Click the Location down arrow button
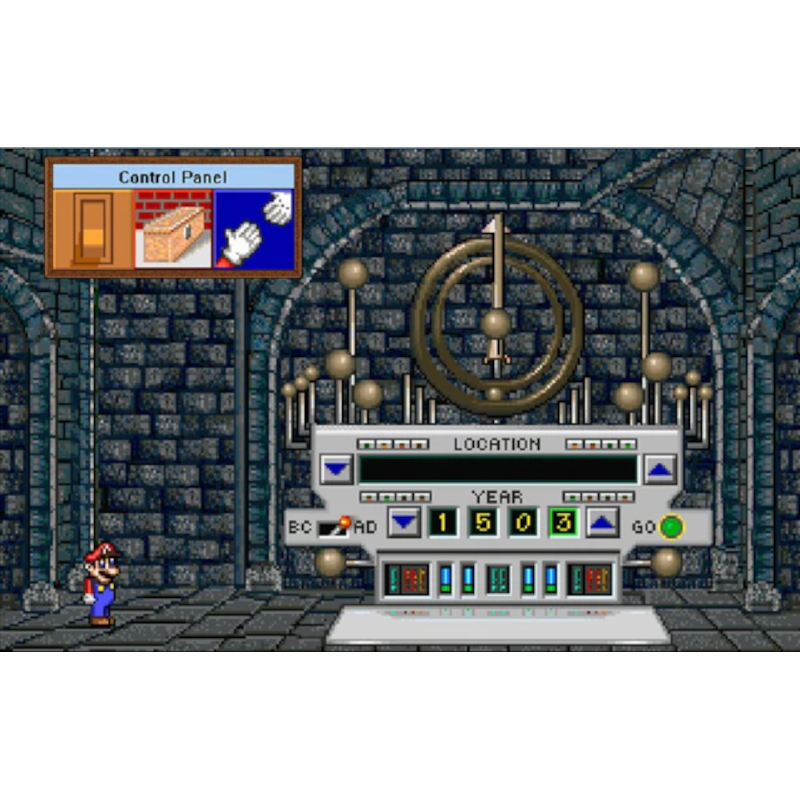Screen dimensions: 800x800 [x=338, y=468]
